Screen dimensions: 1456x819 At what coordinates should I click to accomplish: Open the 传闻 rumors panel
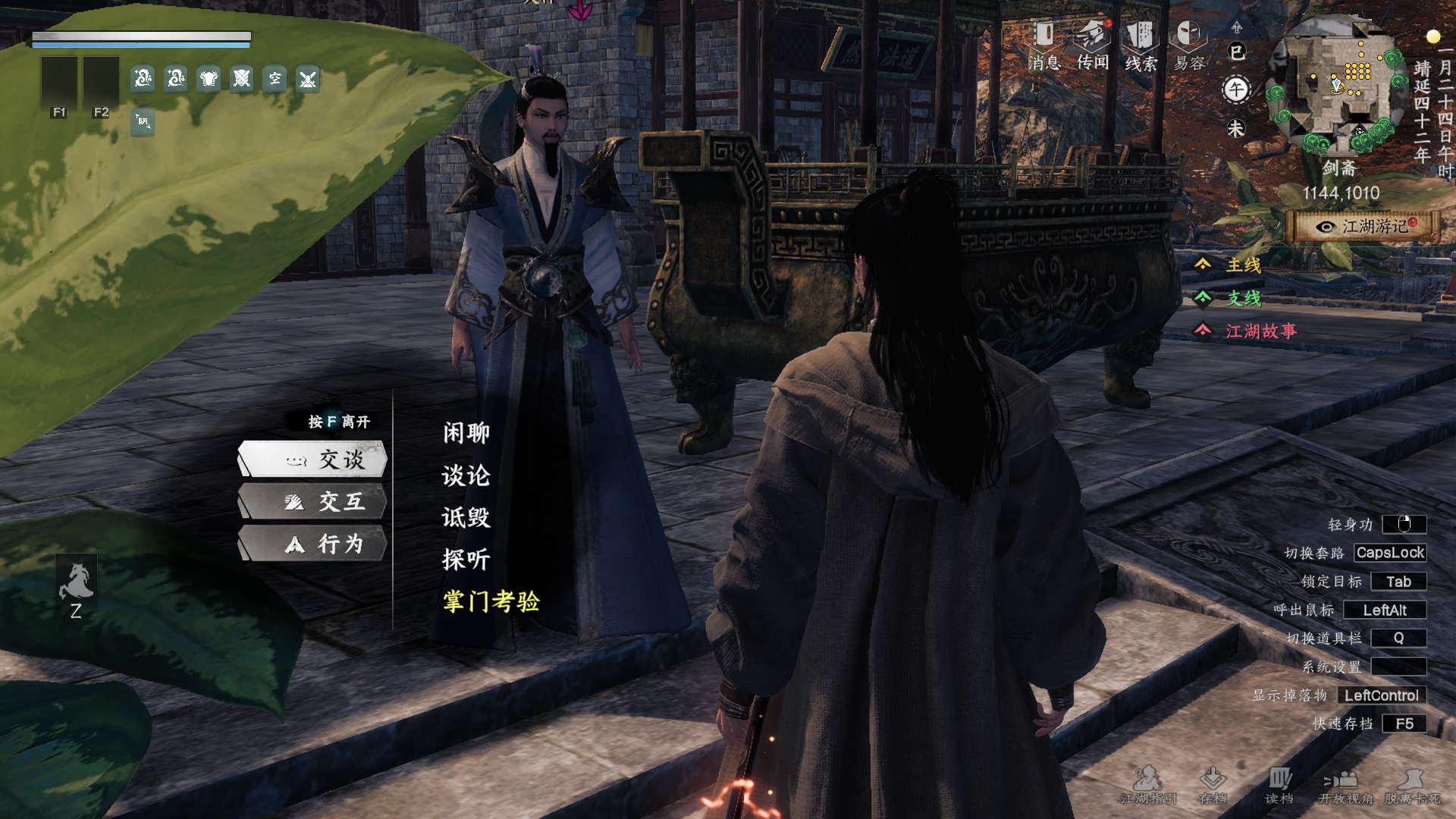pyautogui.click(x=1093, y=45)
